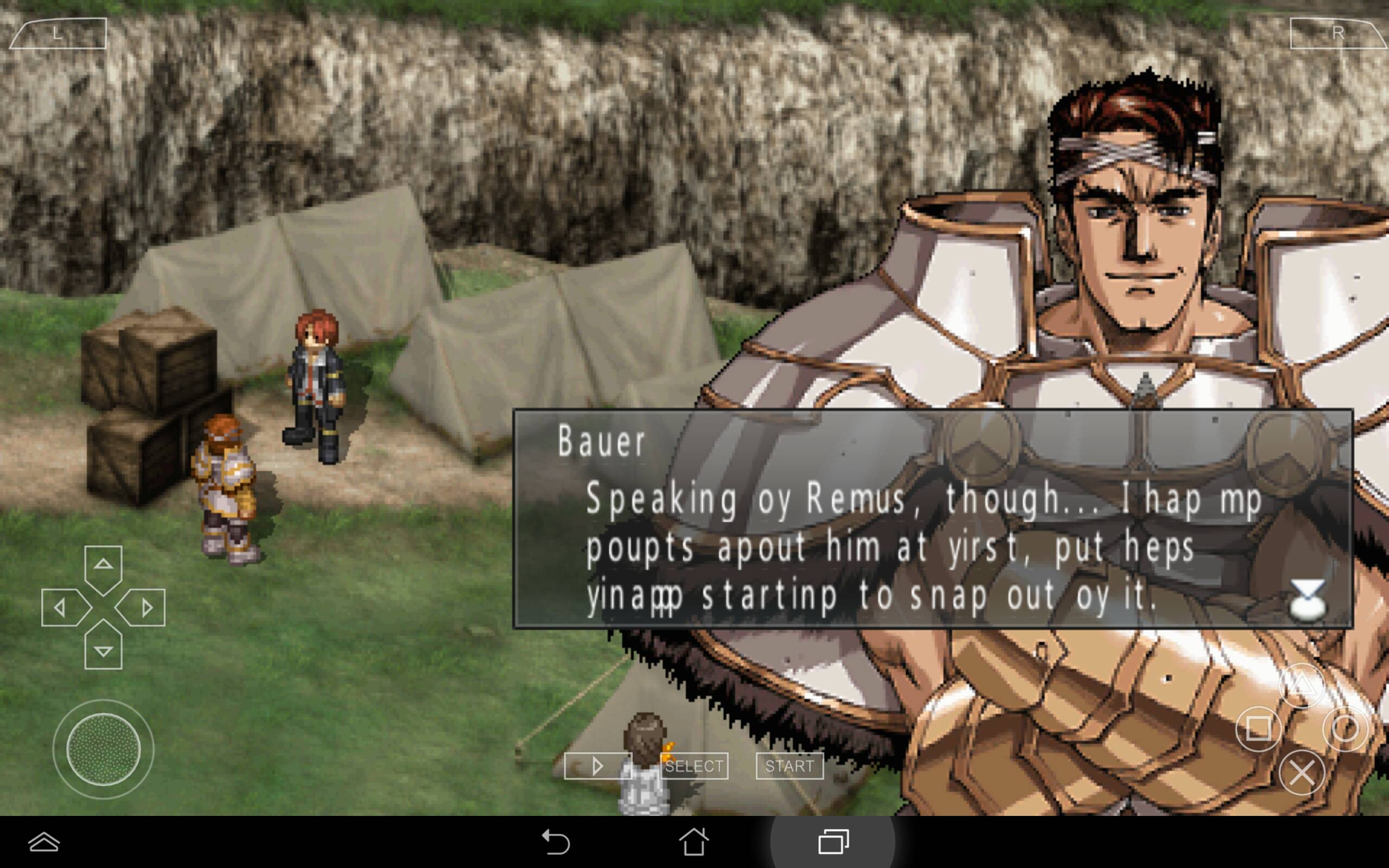The width and height of the screenshot is (1389, 868).
Task: Click the D-pad left arrow
Action: (x=61, y=608)
